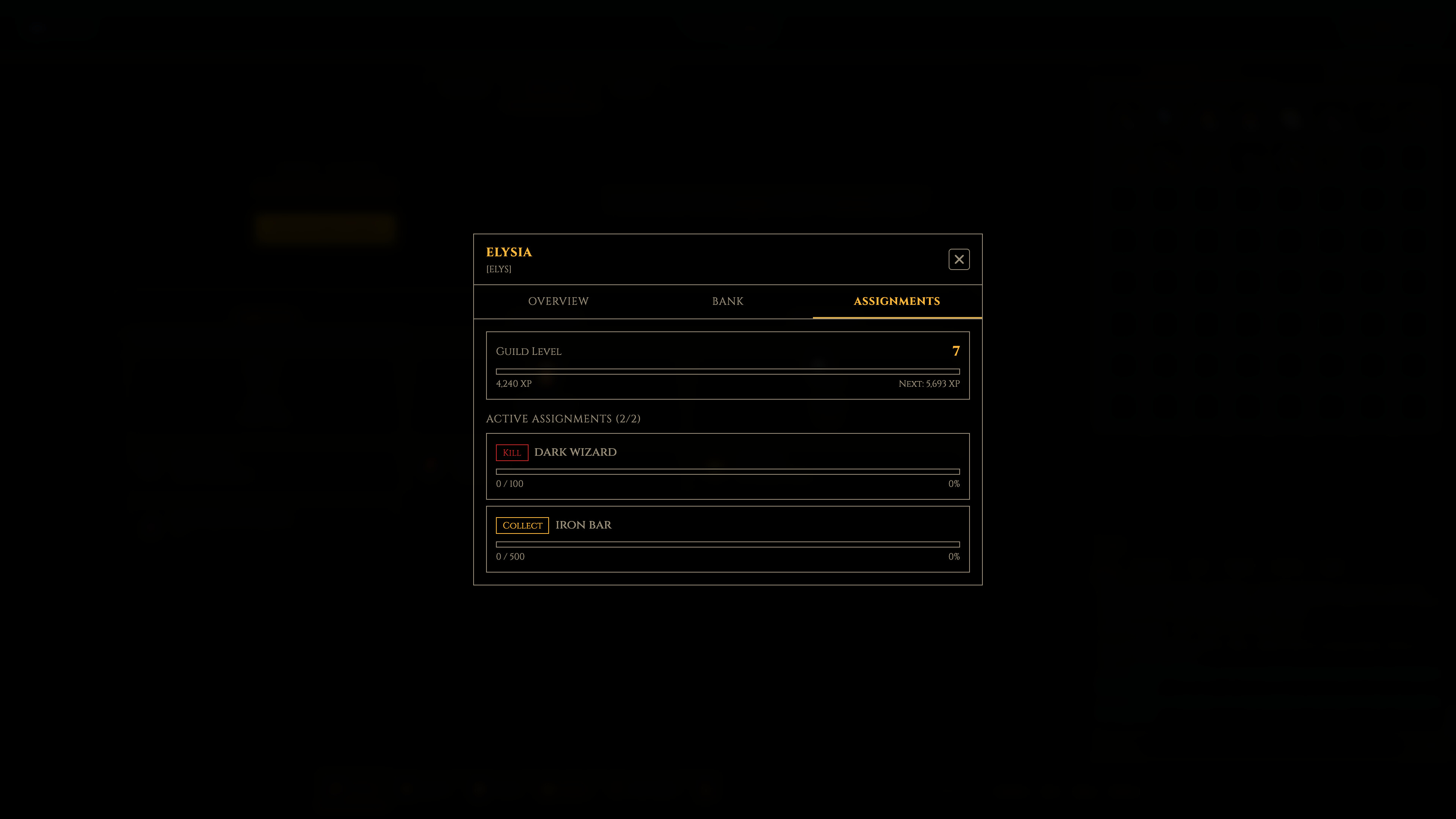The width and height of the screenshot is (1456, 819).
Task: Click the ELYSIA guild name heading
Action: [508, 252]
